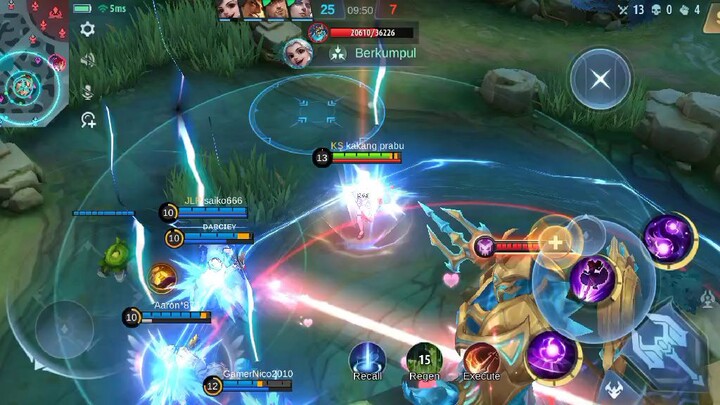Tap the white-haired hero portrait
Image resolution: width=720 pixels, height=405 pixels.
[297, 53]
